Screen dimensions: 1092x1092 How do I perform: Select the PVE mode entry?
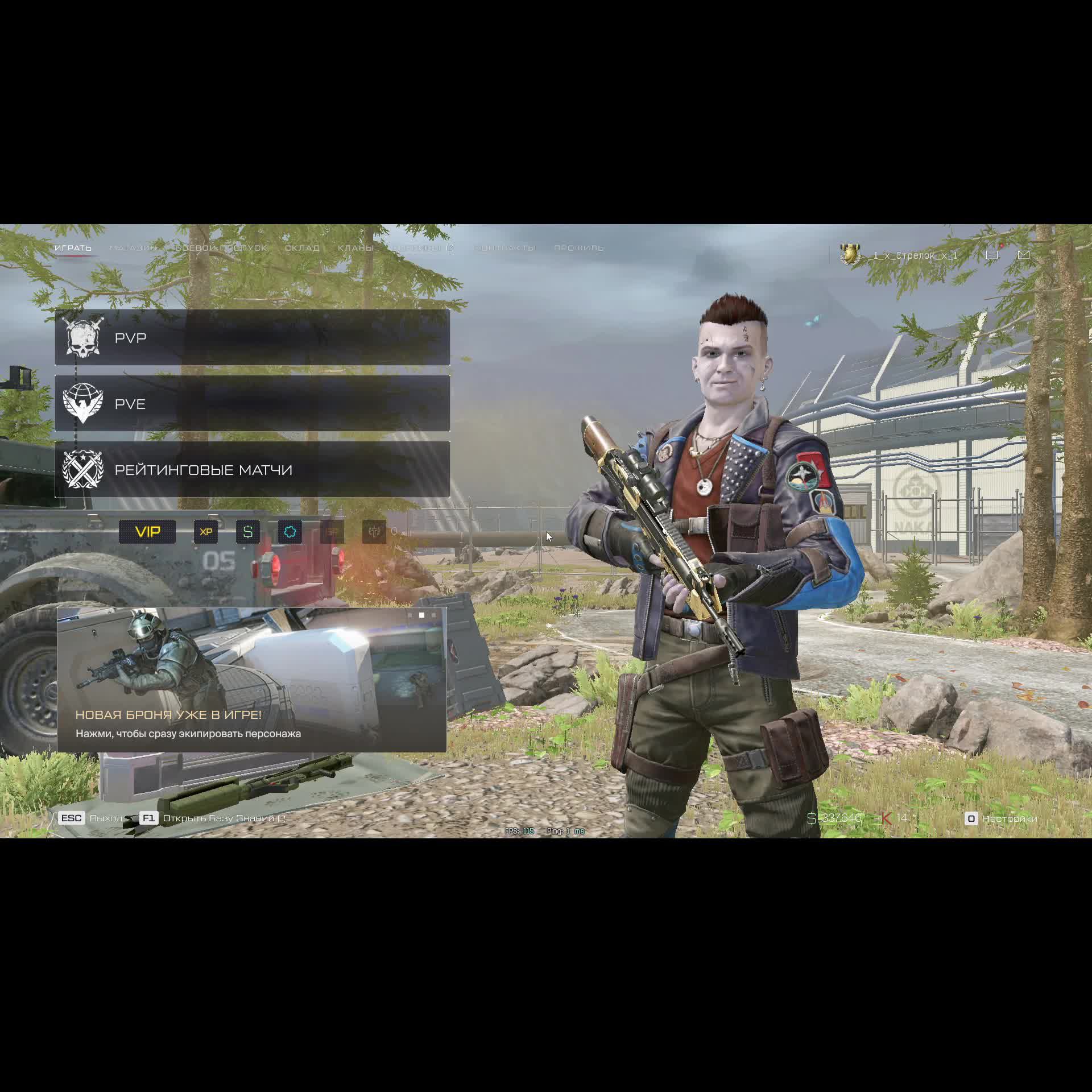[252, 404]
